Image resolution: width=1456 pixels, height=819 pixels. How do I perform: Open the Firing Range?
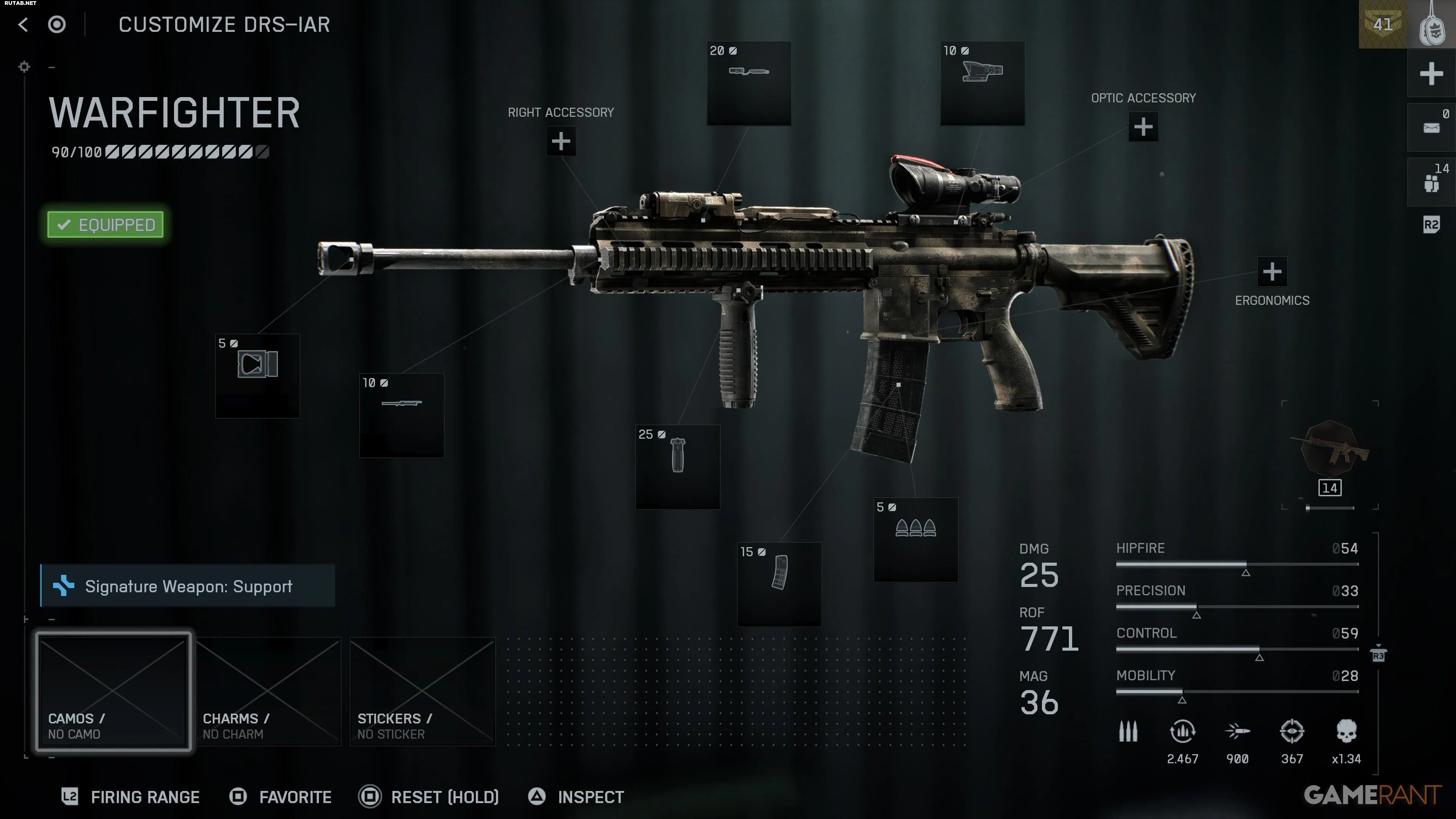131,797
